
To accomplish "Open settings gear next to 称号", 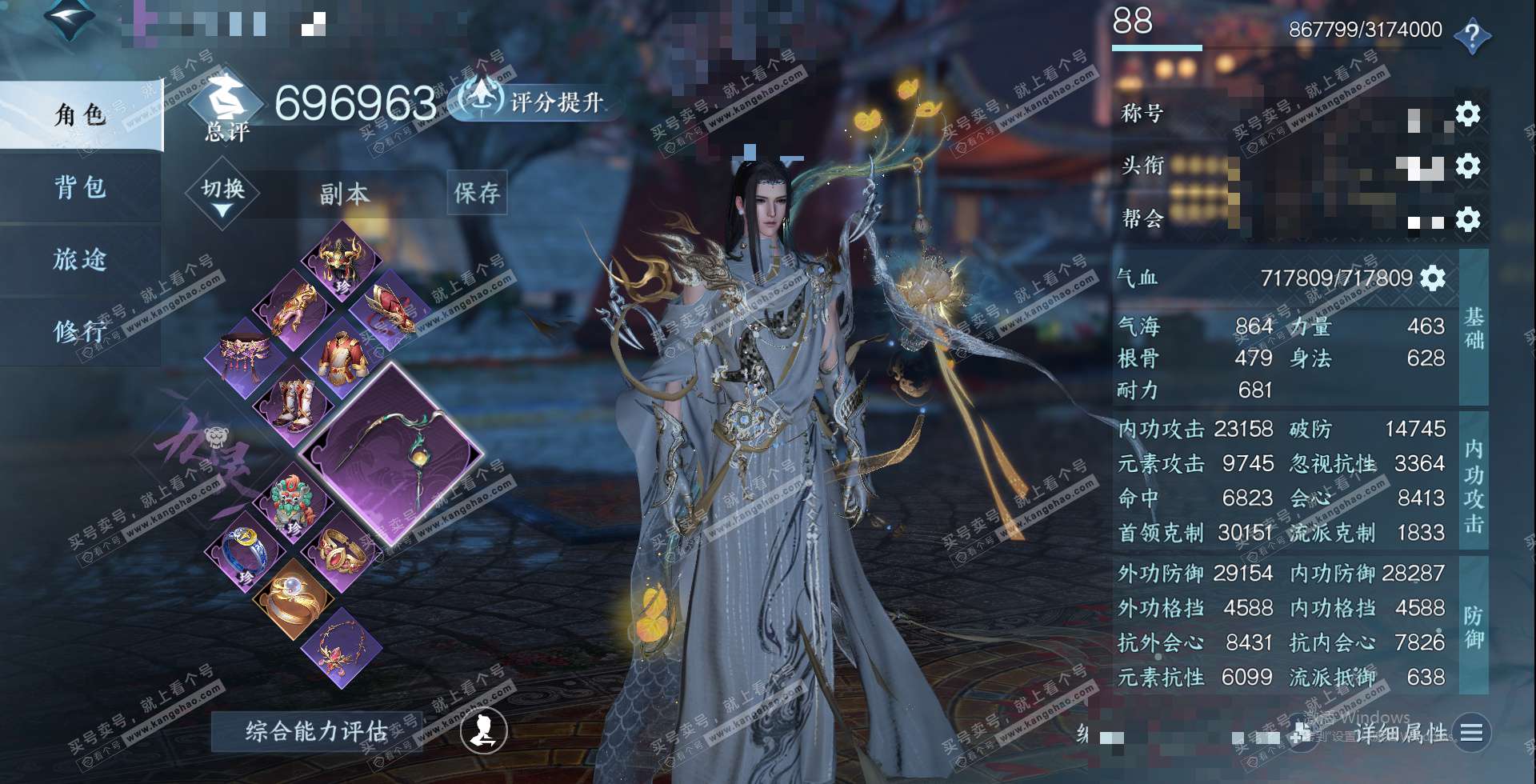I will [1467, 114].
